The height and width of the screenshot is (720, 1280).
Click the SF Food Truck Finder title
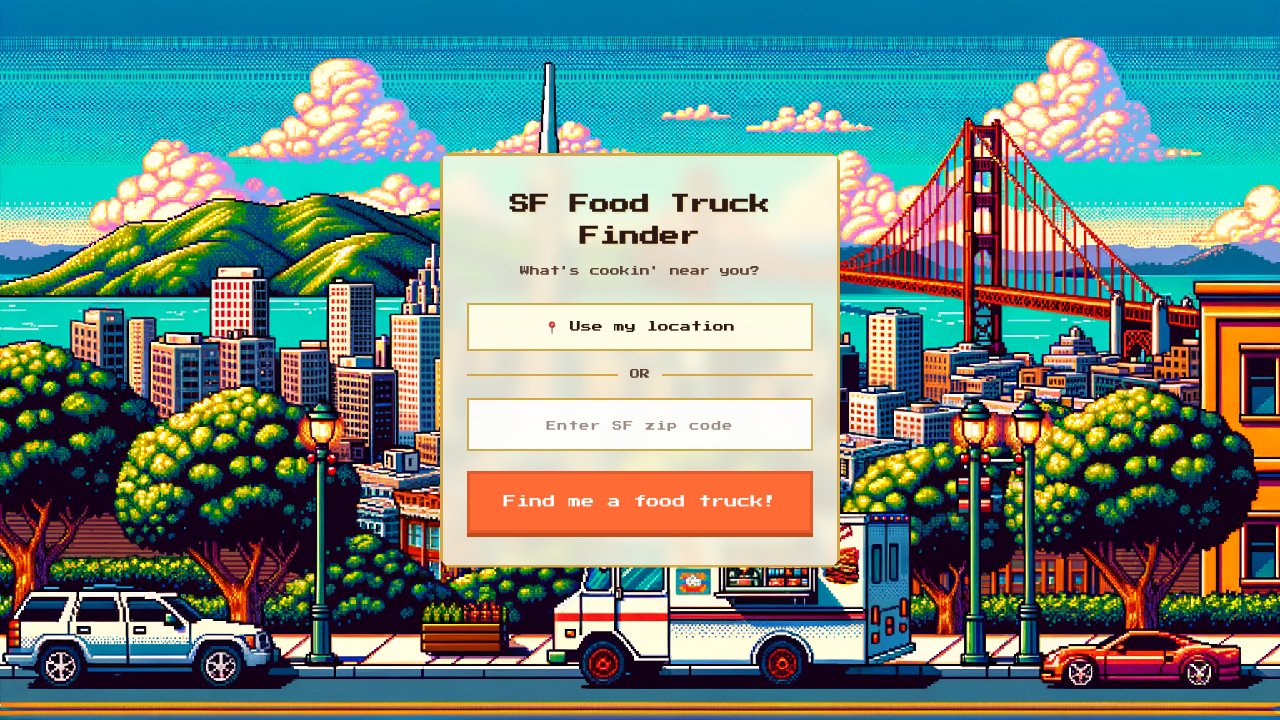point(640,218)
